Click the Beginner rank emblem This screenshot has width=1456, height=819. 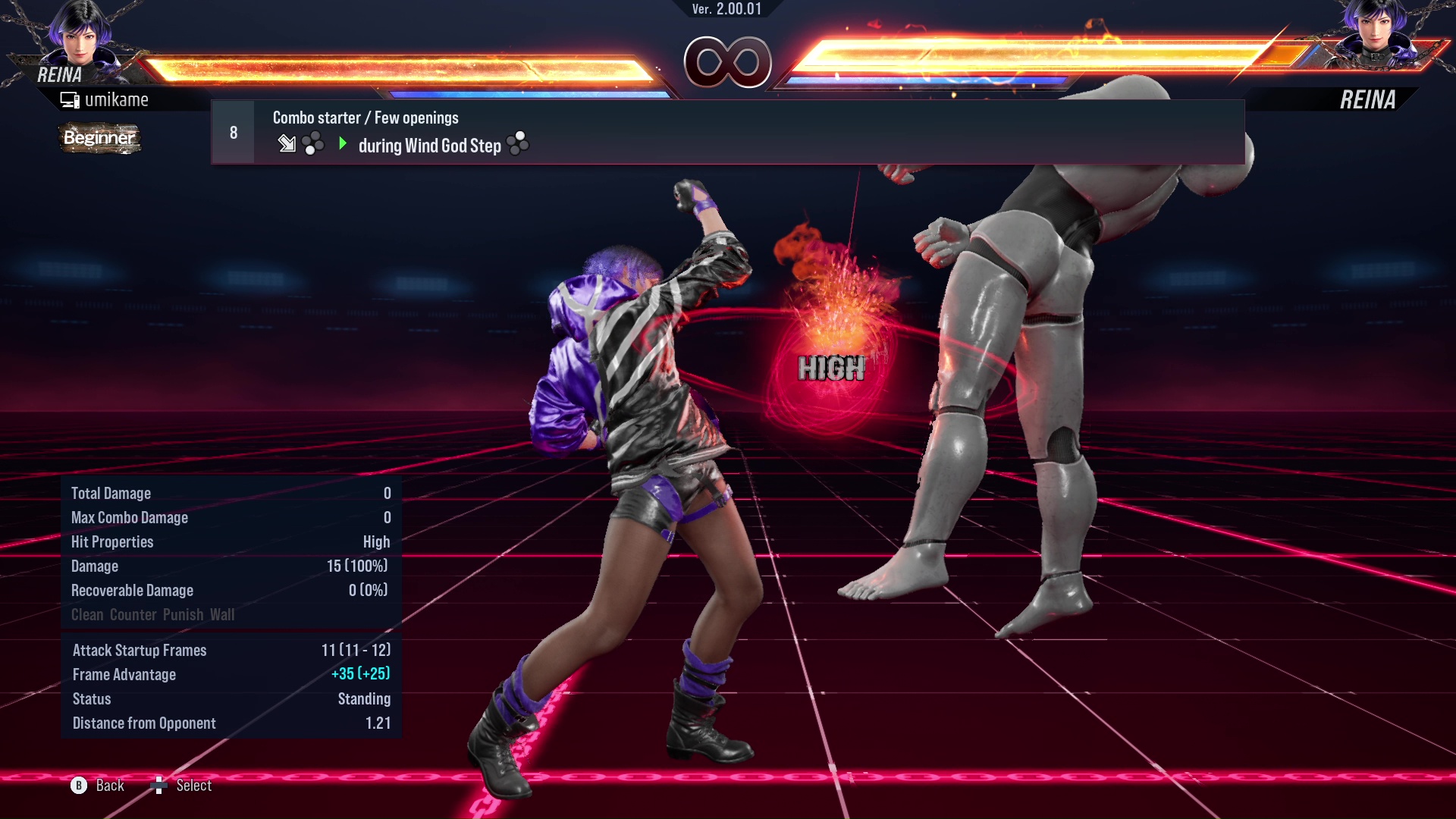[x=99, y=139]
